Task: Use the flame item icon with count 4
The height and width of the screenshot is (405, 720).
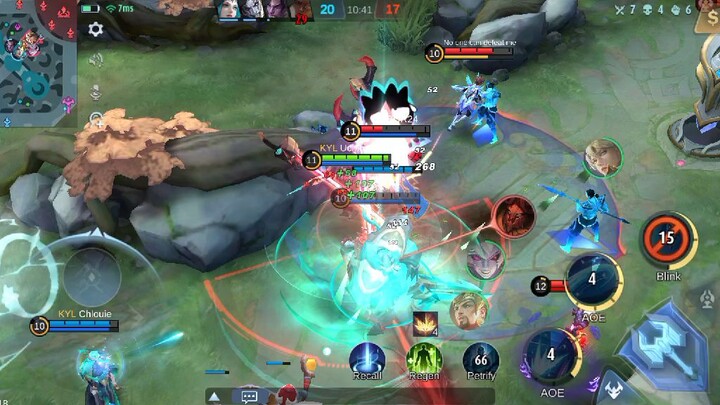Action: click(x=425, y=324)
